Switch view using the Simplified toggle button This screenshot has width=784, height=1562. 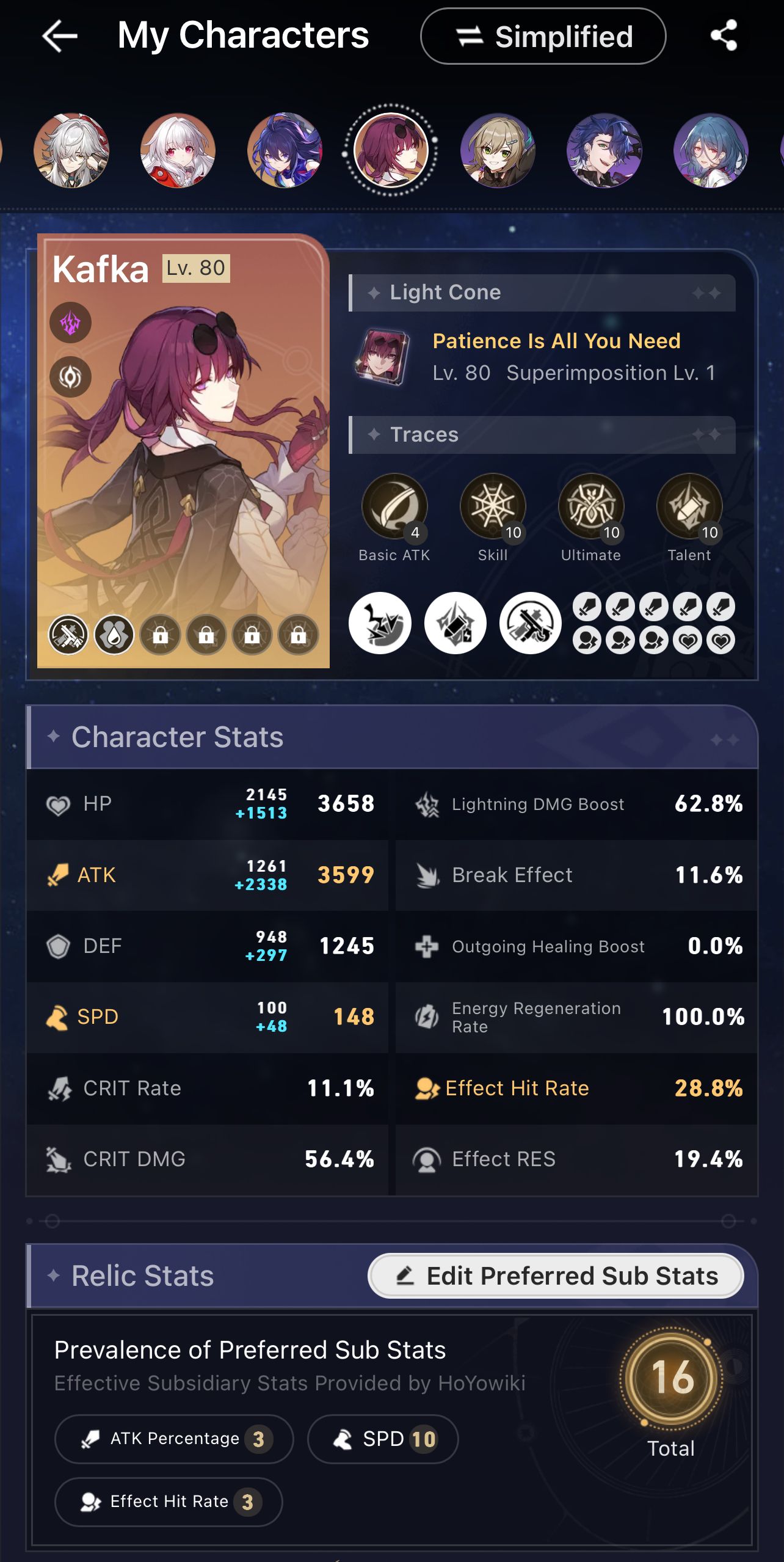pyautogui.click(x=544, y=37)
